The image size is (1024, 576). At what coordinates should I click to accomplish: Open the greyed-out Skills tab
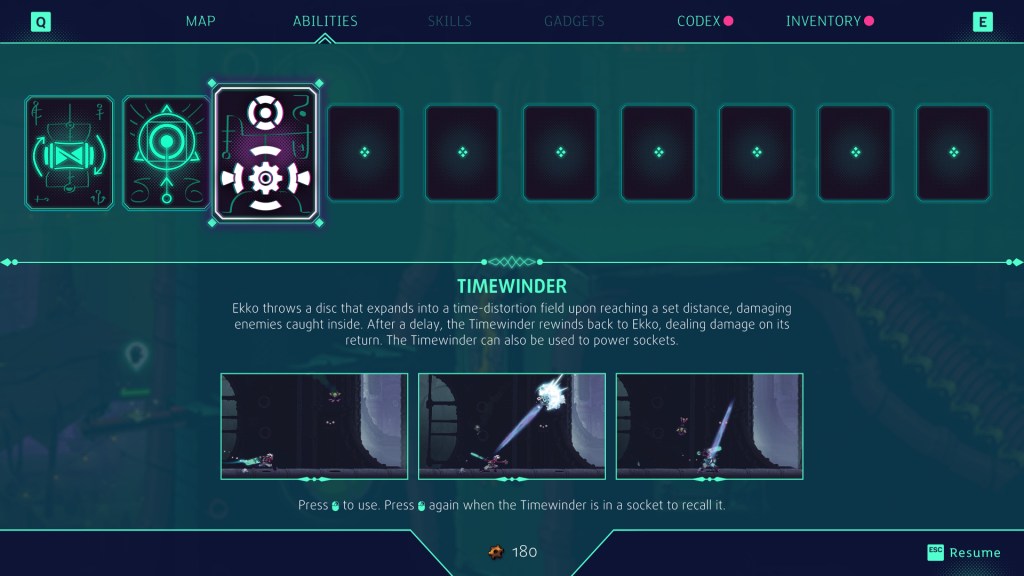(449, 21)
